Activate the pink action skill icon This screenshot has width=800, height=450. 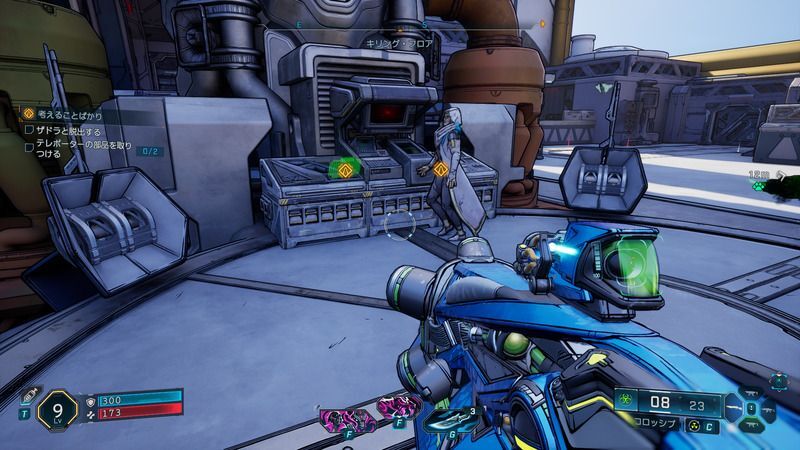click(x=338, y=410)
